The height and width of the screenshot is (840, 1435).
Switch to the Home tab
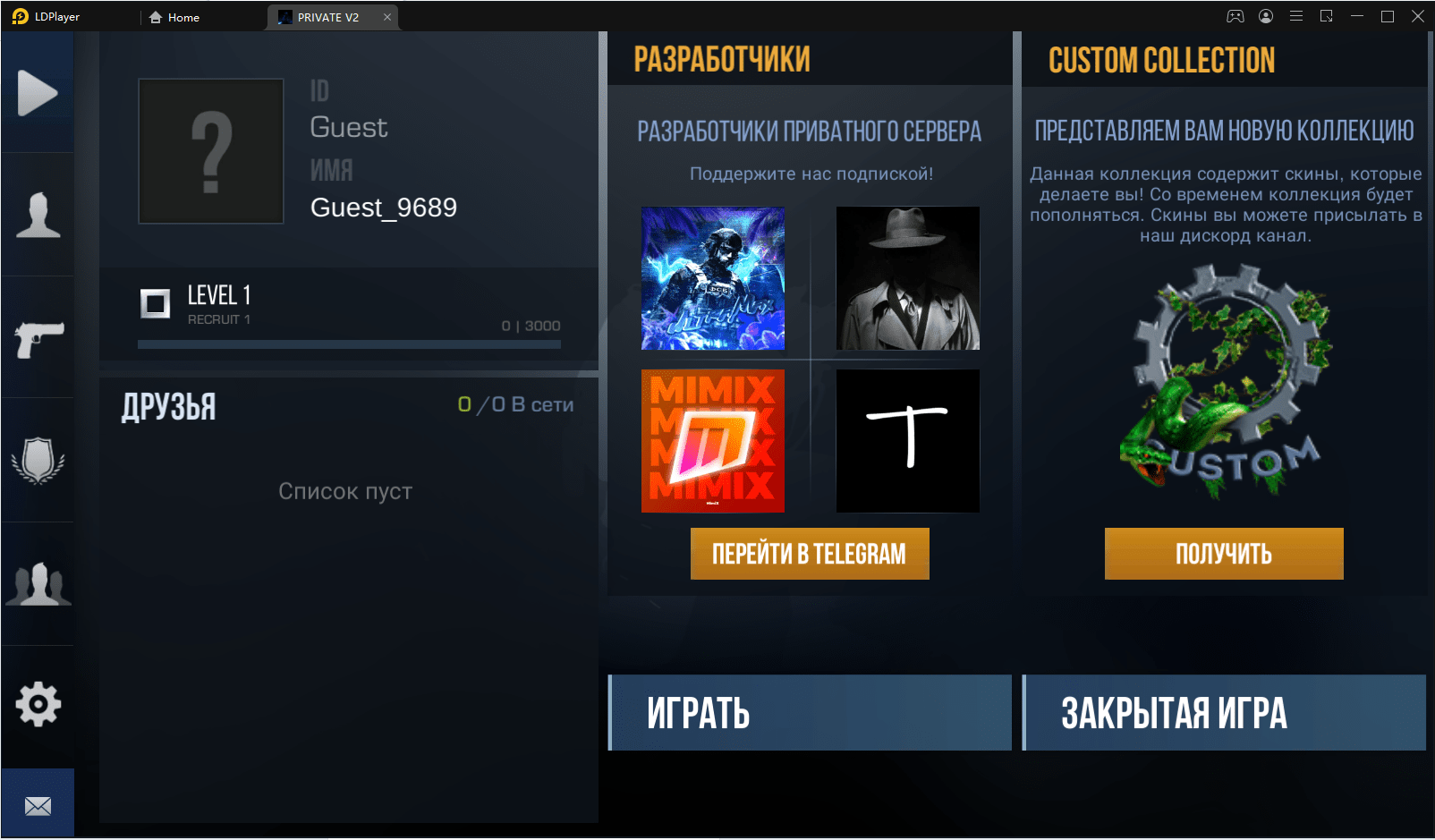[x=174, y=16]
